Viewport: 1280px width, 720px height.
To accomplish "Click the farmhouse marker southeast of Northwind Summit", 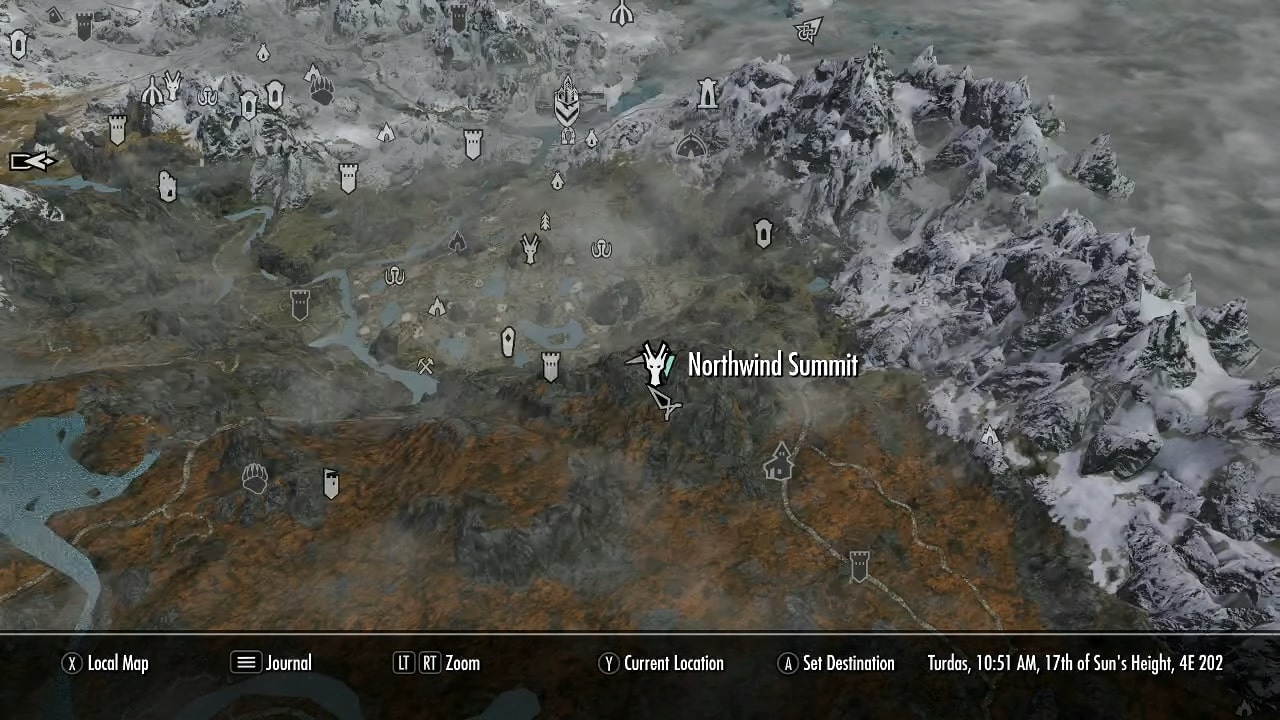I will 779,461.
